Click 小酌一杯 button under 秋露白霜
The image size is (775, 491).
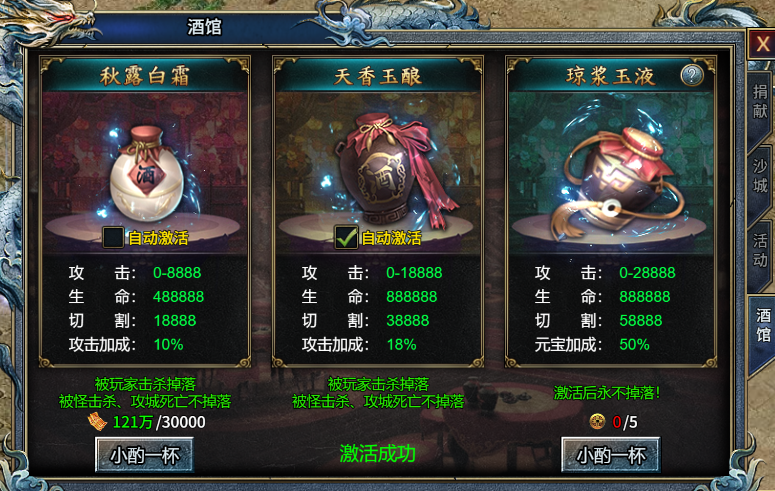144,456
